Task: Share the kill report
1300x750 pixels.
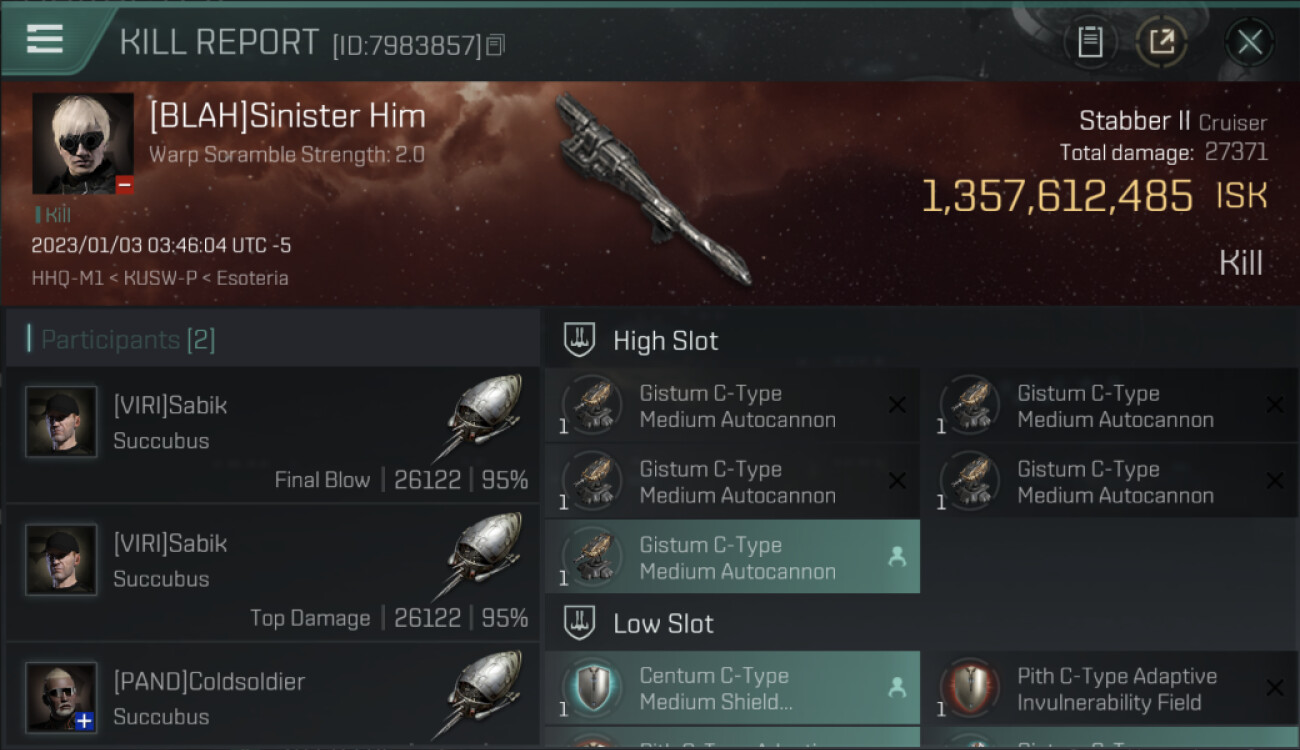Action: tap(1160, 42)
